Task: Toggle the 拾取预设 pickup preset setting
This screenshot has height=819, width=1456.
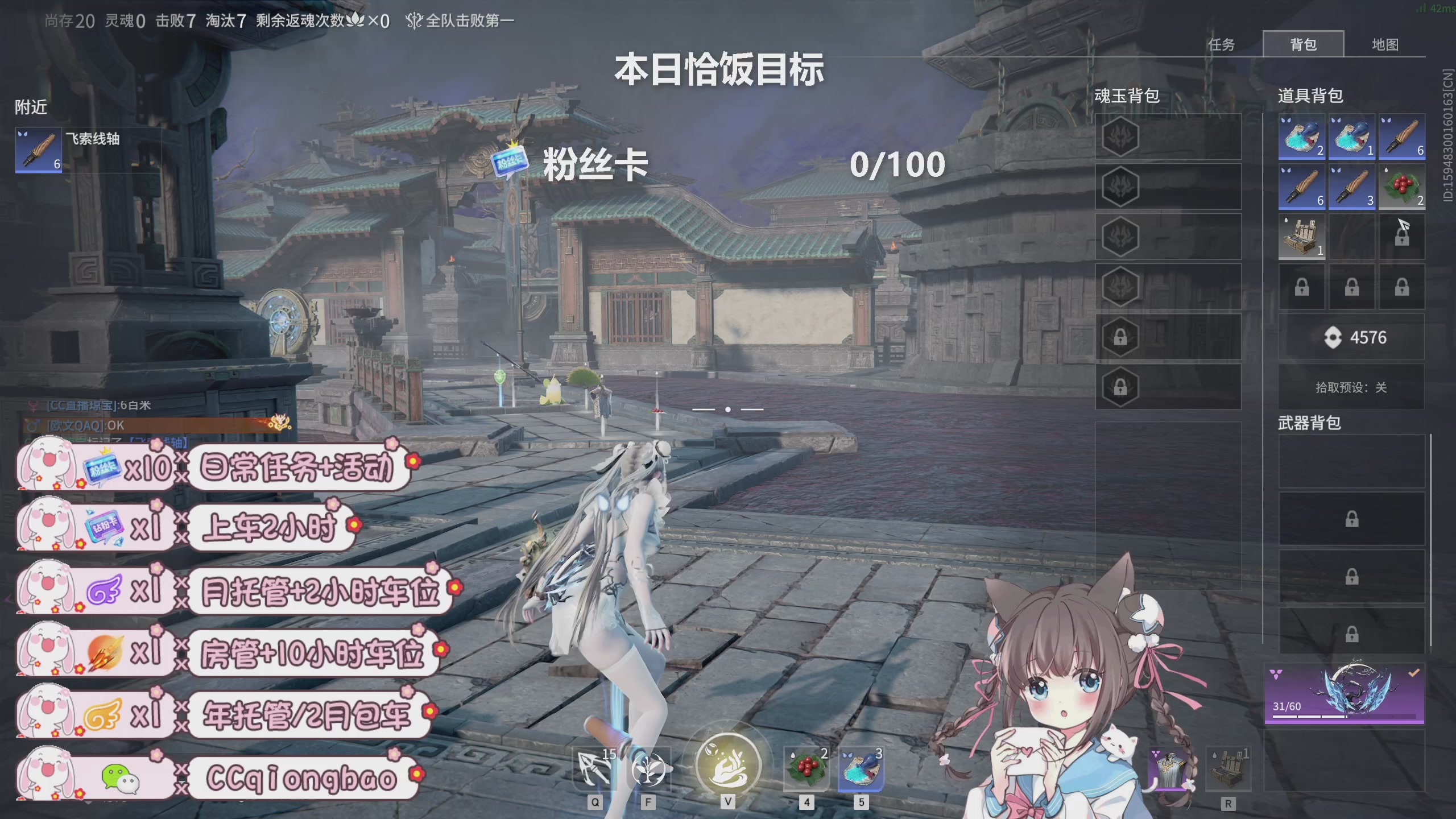Action: 1351,387
